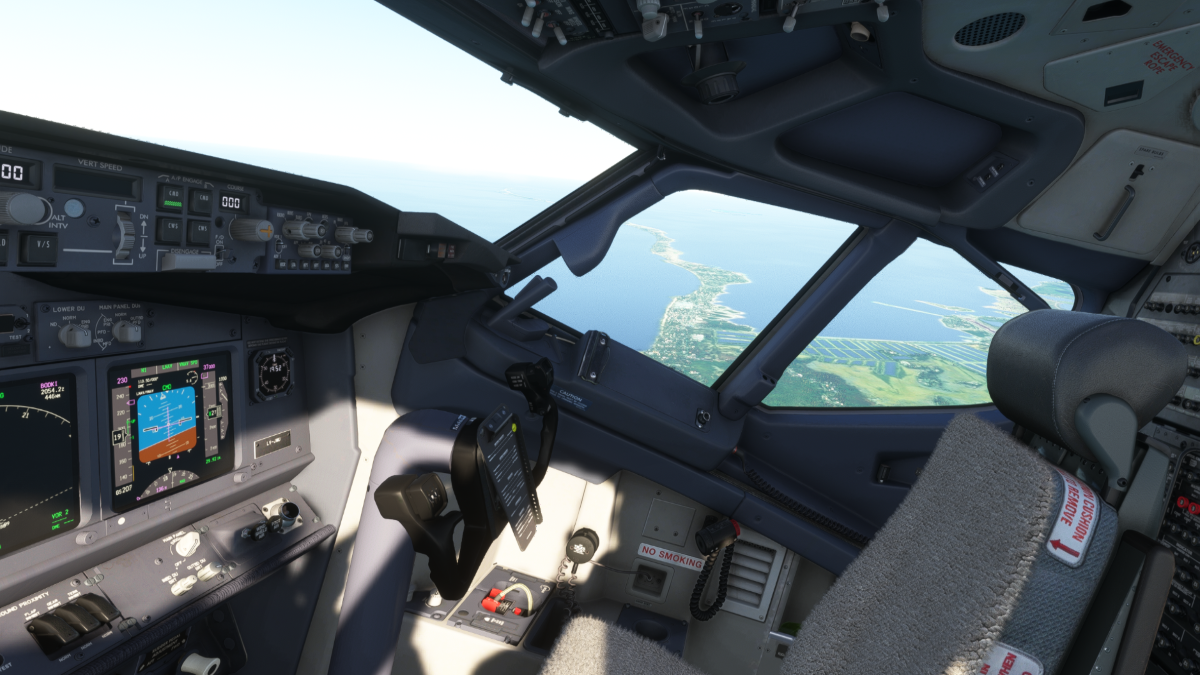Click the INBD DU BRT knob

click(184, 585)
